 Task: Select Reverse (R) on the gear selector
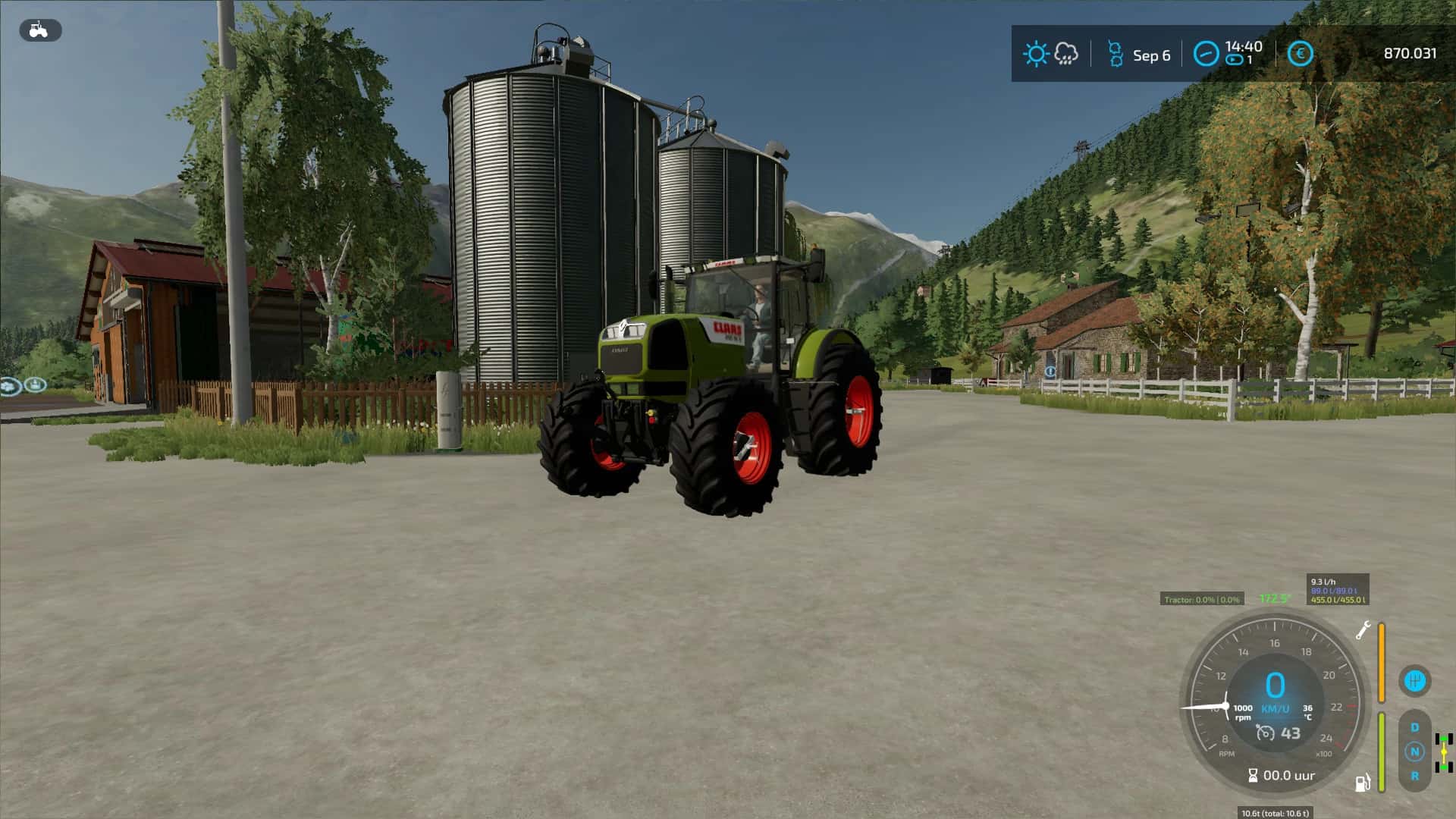point(1414,776)
